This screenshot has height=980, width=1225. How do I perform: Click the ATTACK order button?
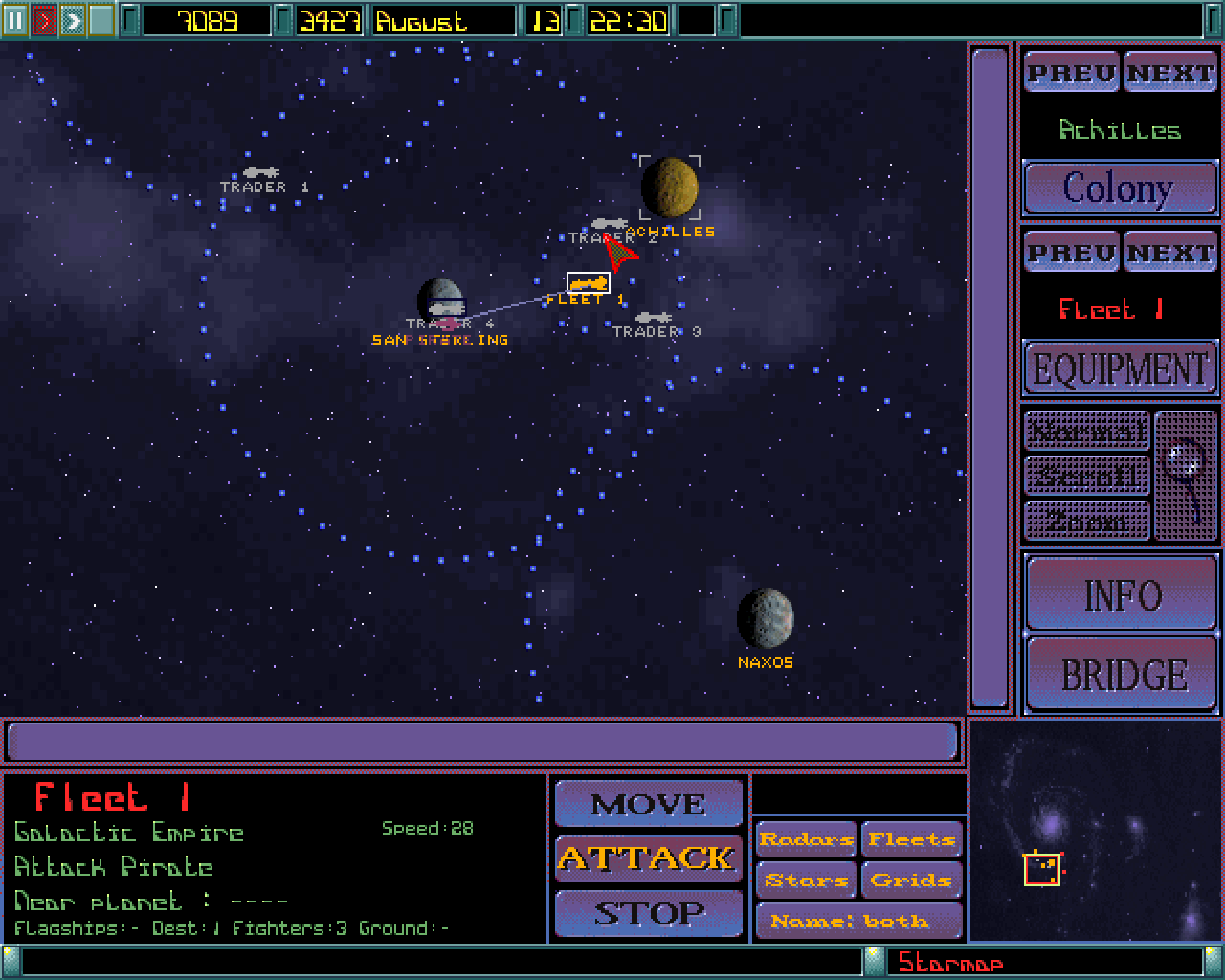[648, 858]
